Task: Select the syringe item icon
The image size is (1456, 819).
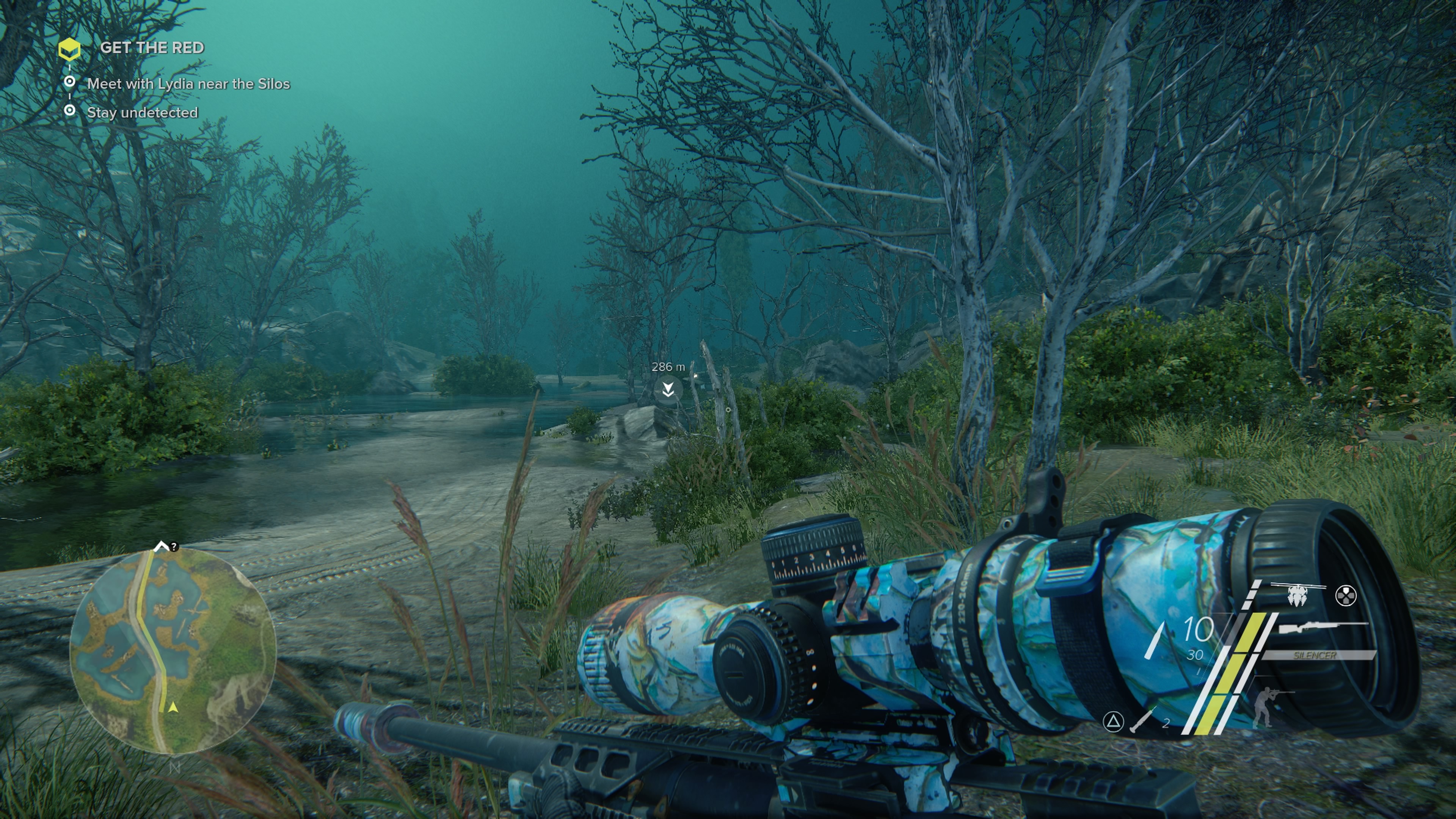Action: tap(1143, 720)
